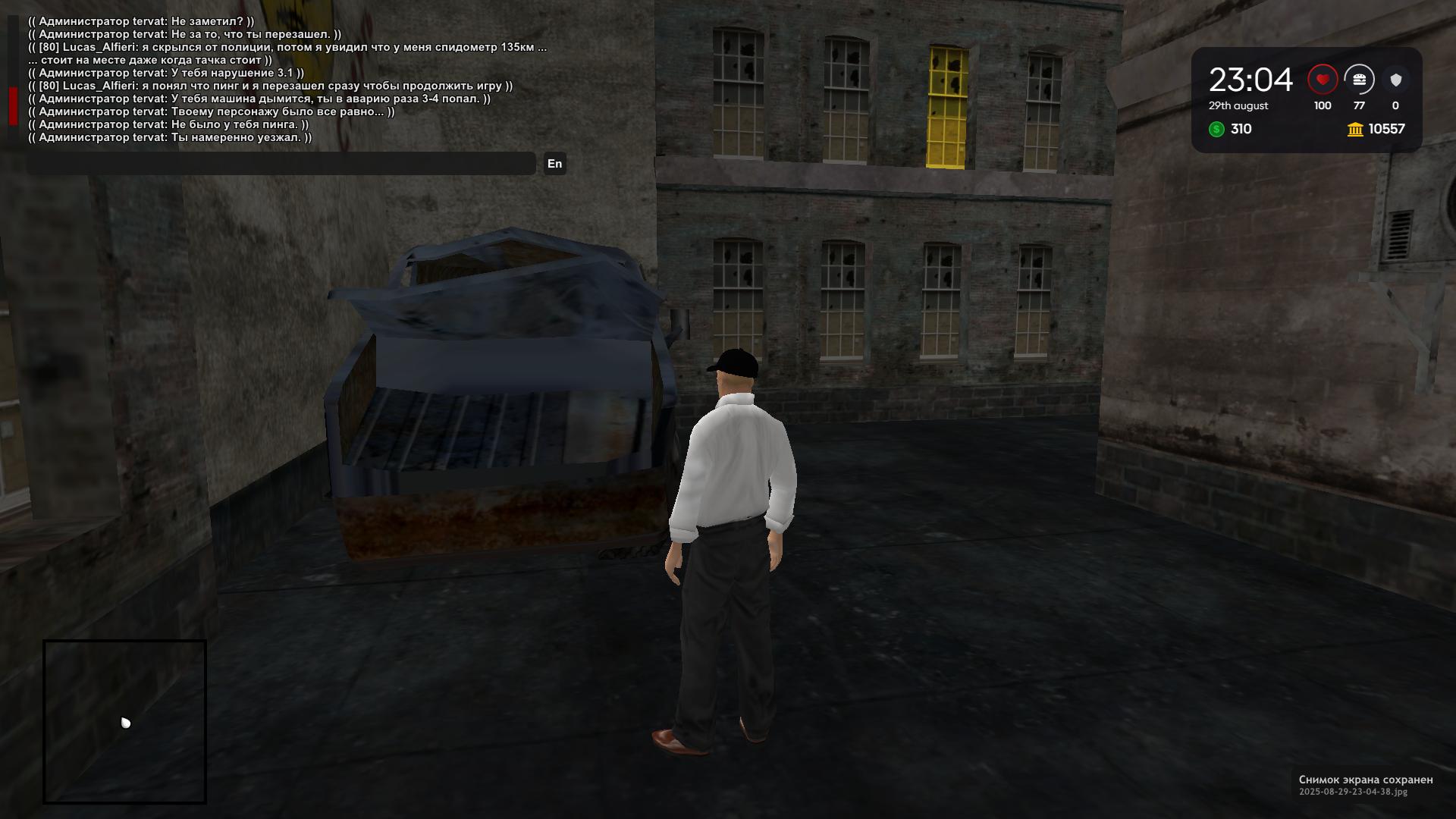This screenshot has width=1456, height=819.
Task: Click the chat message input field
Action: [x=281, y=164]
